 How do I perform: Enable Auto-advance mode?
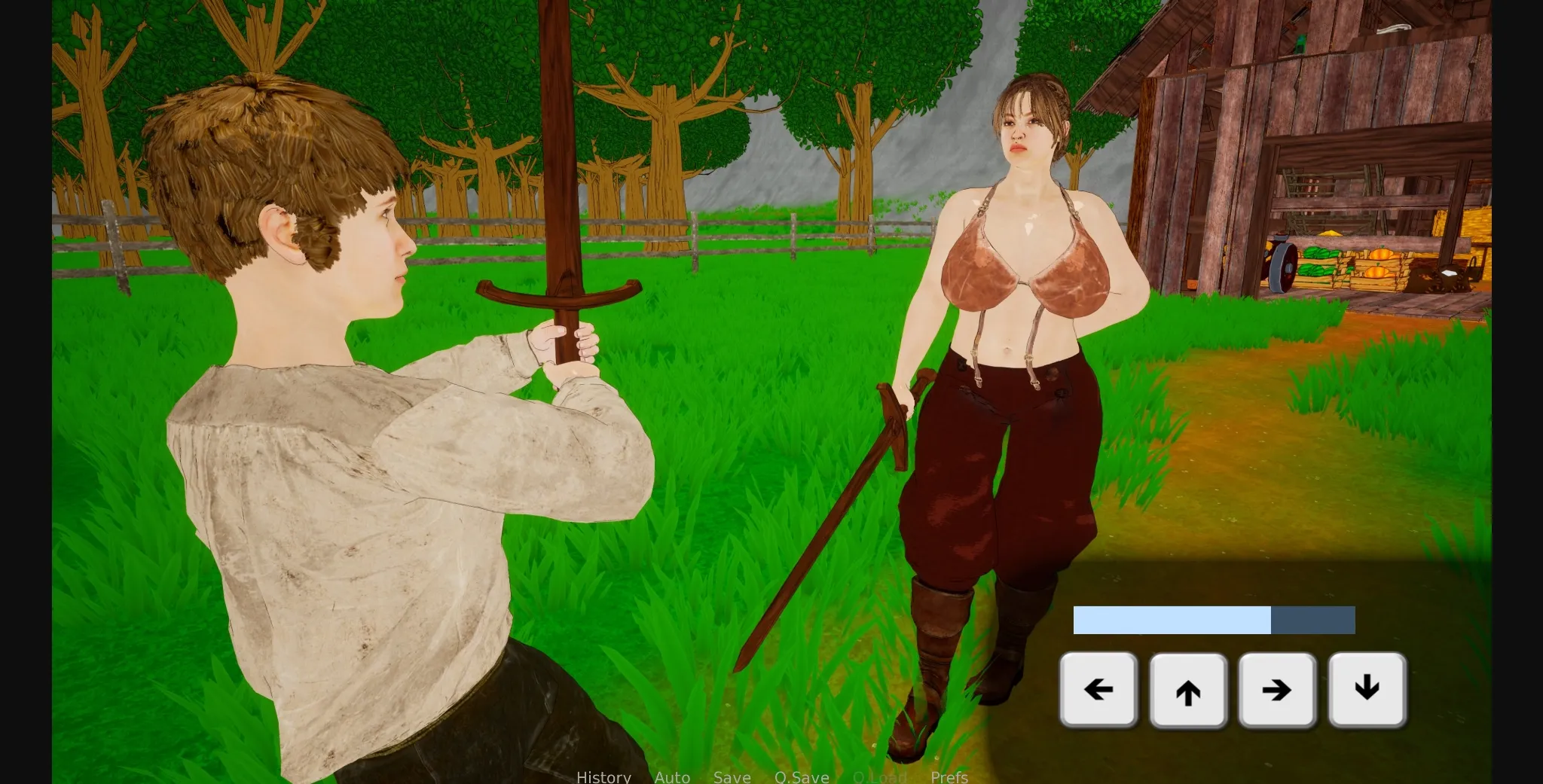(x=673, y=777)
